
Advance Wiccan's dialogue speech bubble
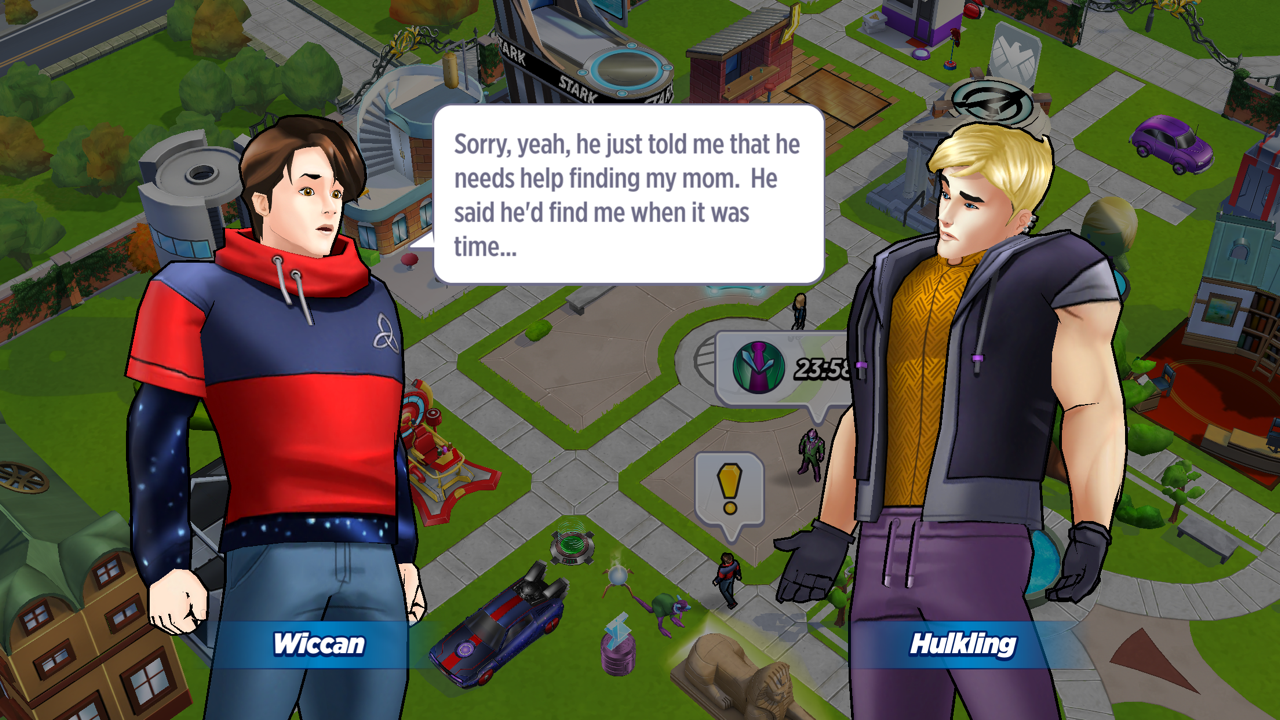(628, 194)
